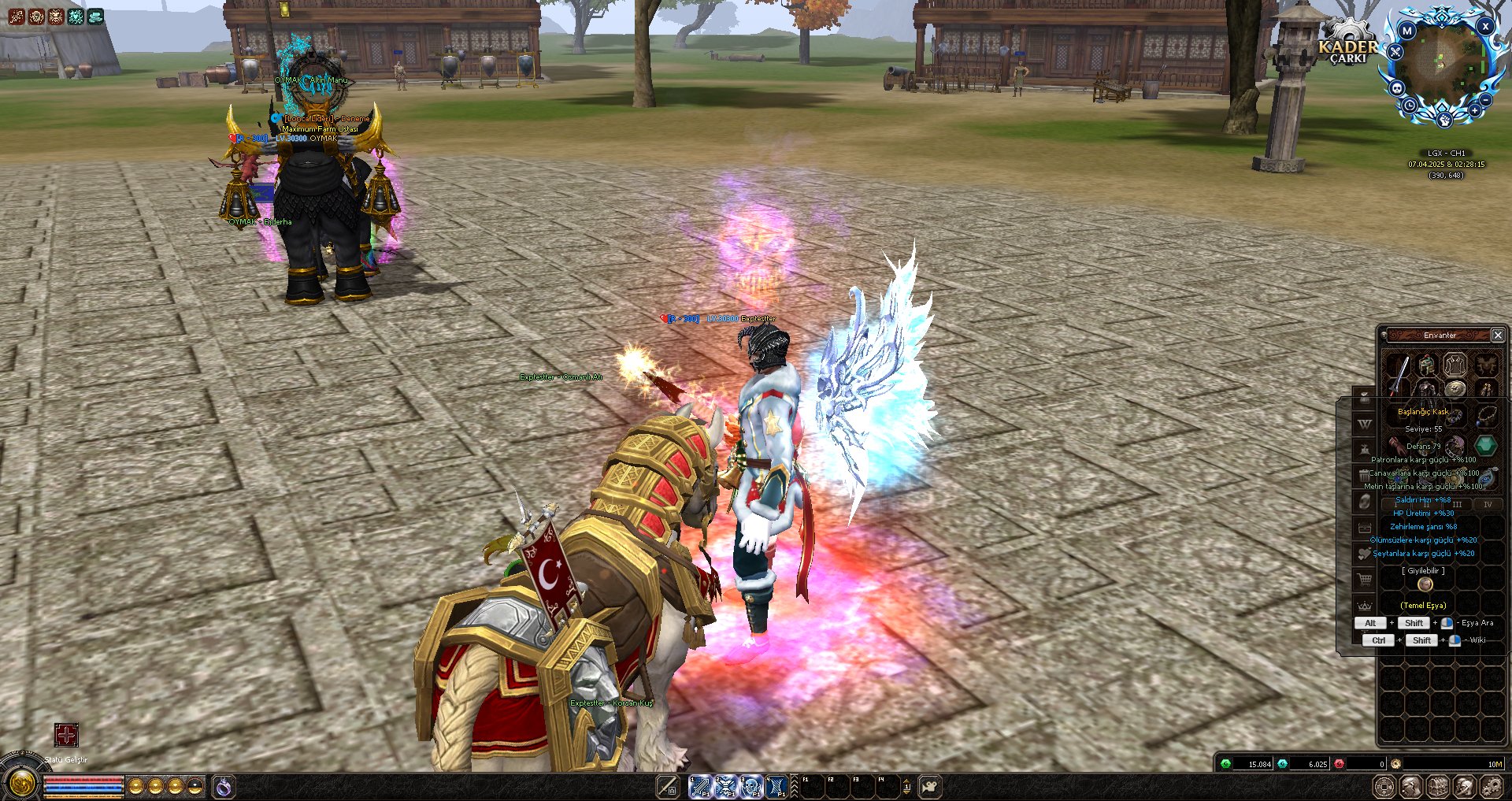
Task: Open the full map with the M button
Action: click(x=1407, y=32)
